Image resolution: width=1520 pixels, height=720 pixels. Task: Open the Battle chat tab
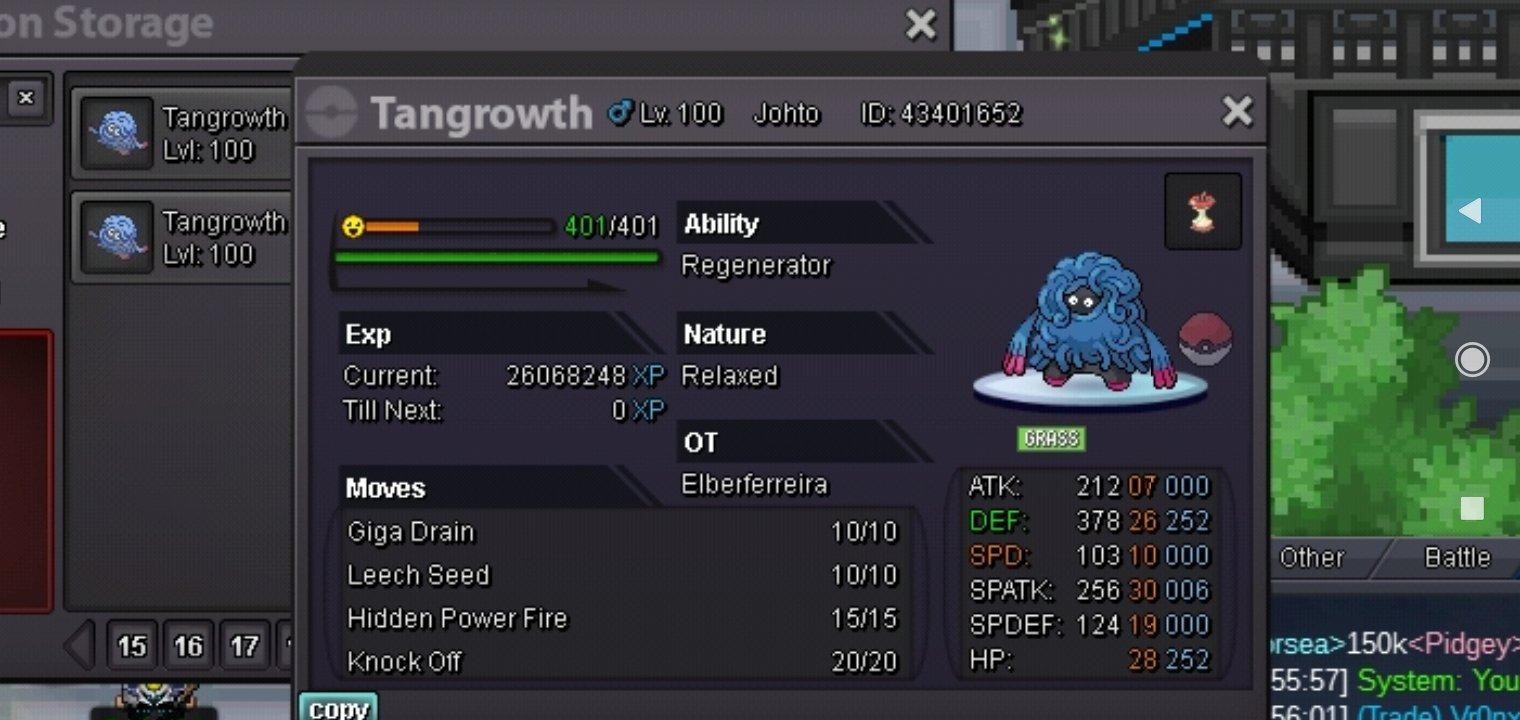pyautogui.click(x=1456, y=558)
